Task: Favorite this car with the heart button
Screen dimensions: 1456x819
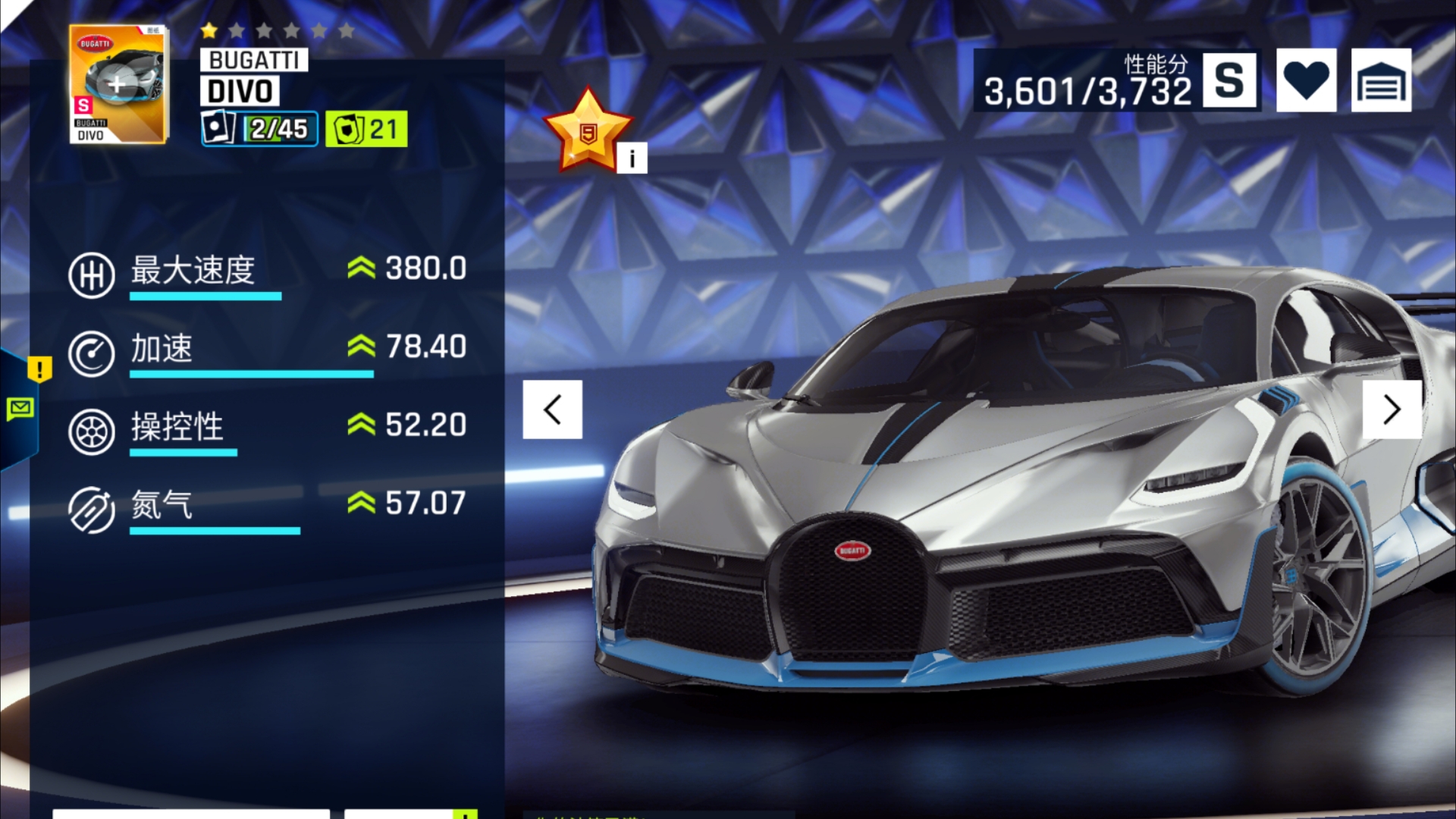Action: pyautogui.click(x=1306, y=80)
